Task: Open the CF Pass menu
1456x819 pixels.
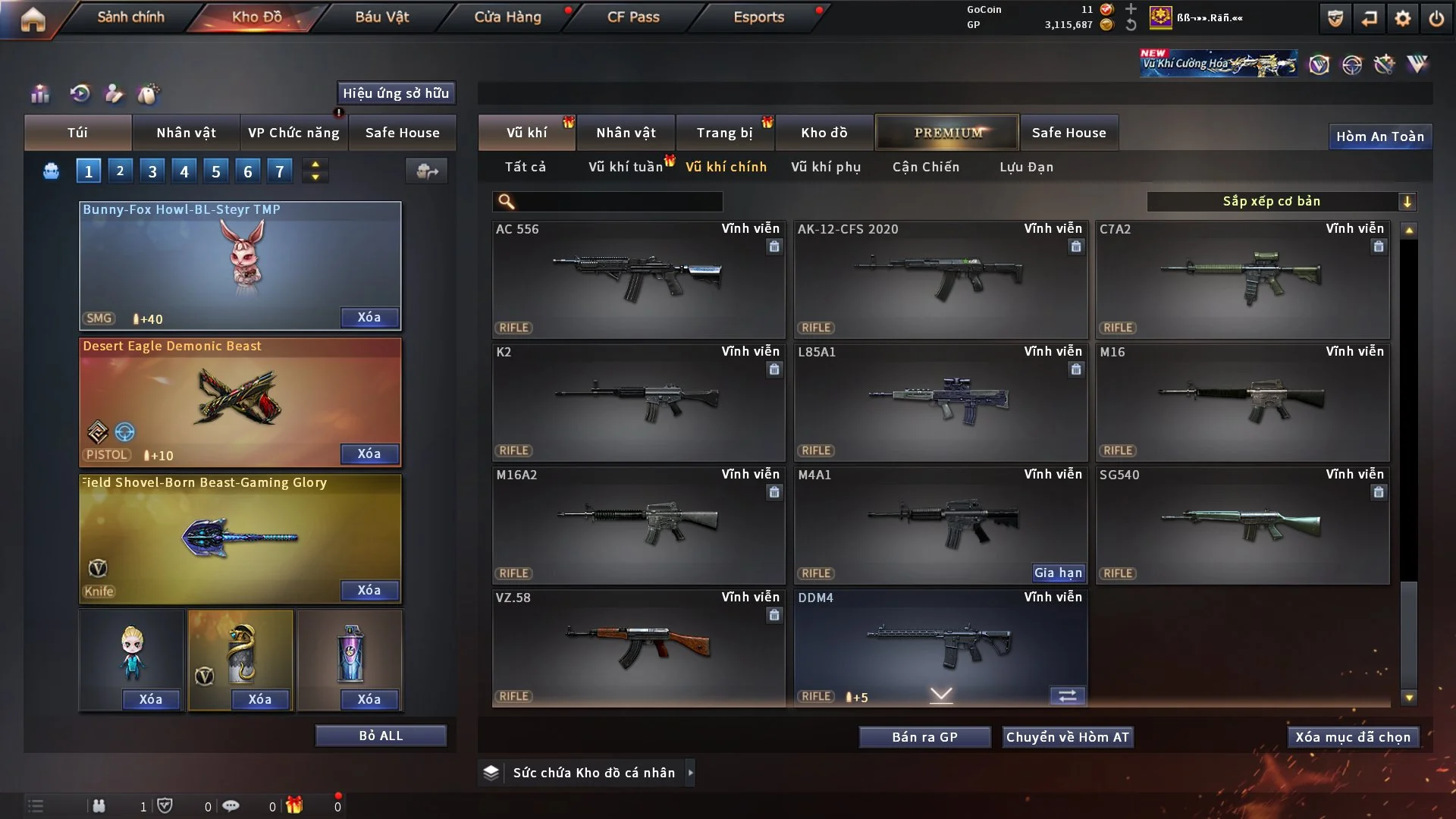Action: (x=633, y=17)
